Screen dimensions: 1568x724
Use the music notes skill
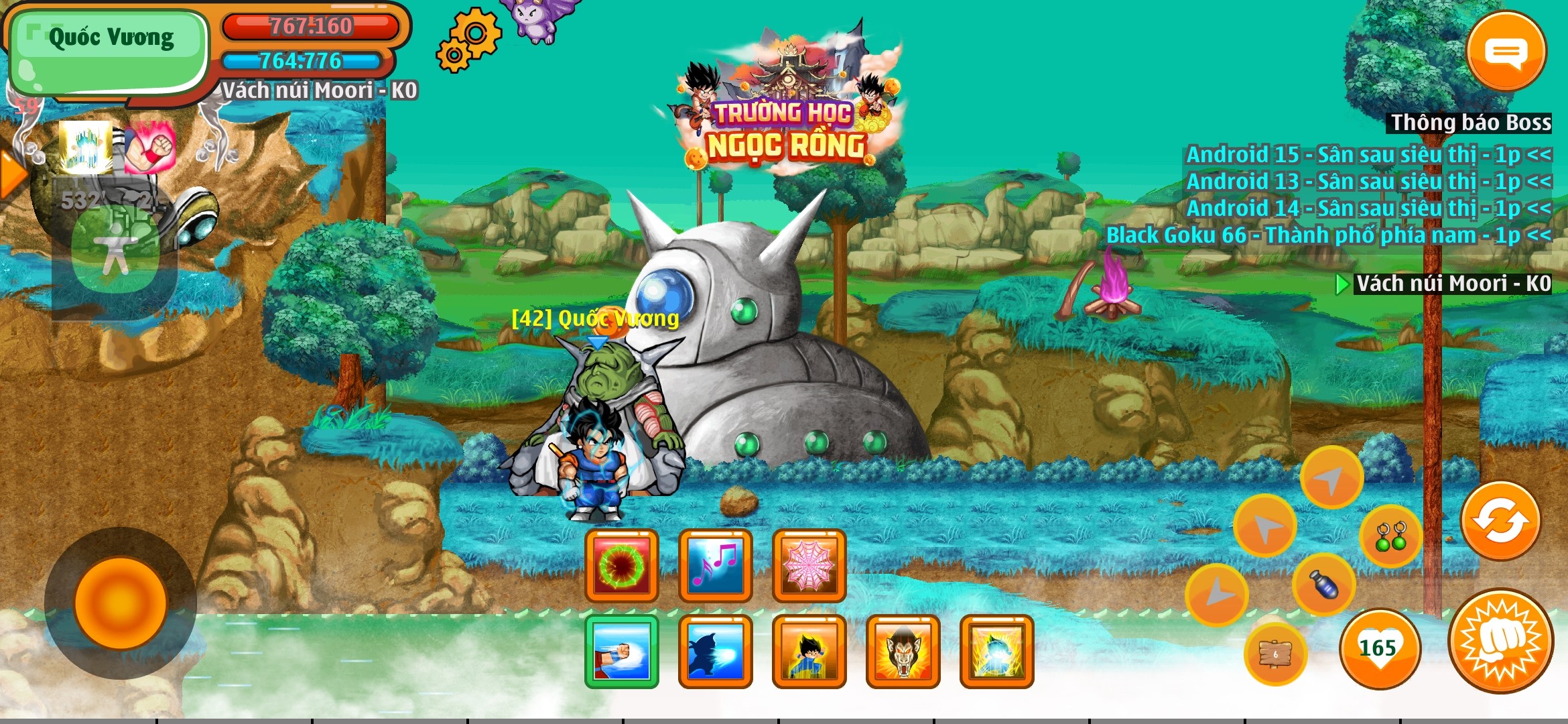point(715,566)
